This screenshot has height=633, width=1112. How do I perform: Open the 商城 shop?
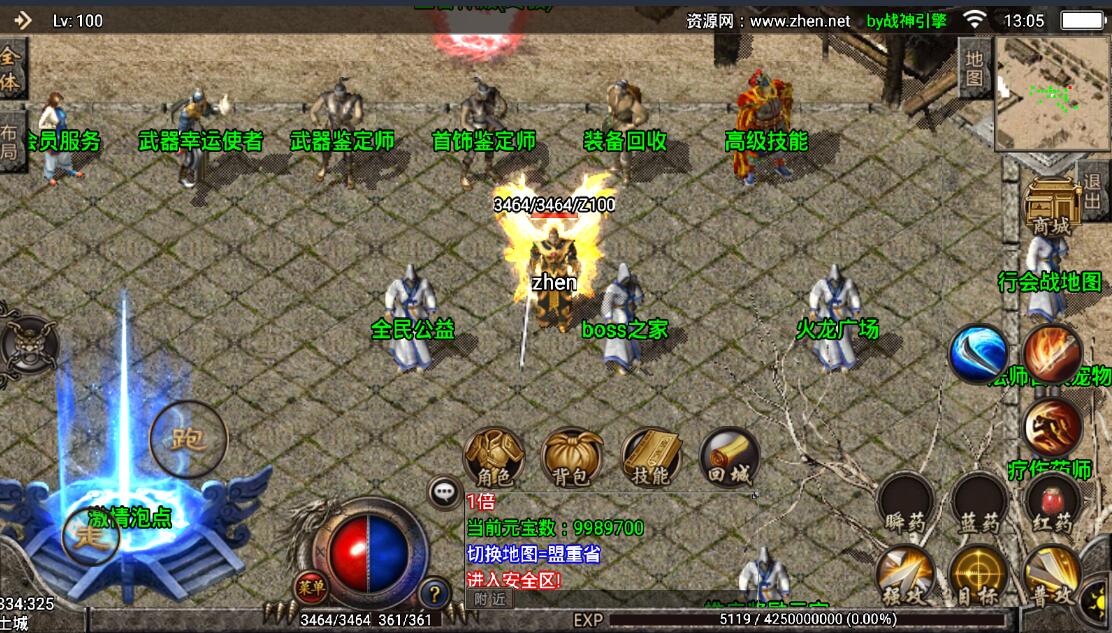click(x=1051, y=208)
